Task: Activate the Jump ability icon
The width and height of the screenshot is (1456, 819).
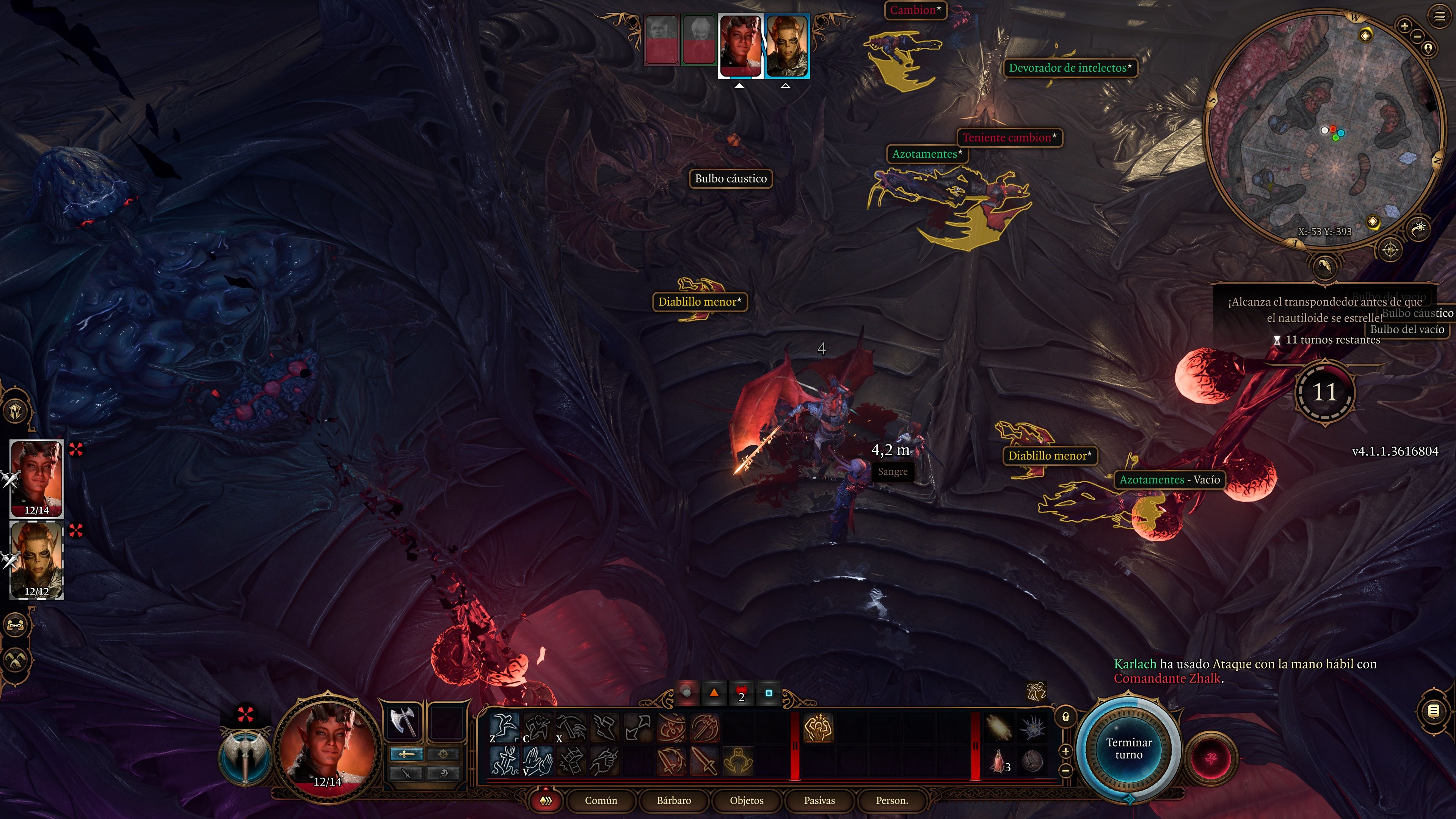Action: tap(504, 727)
